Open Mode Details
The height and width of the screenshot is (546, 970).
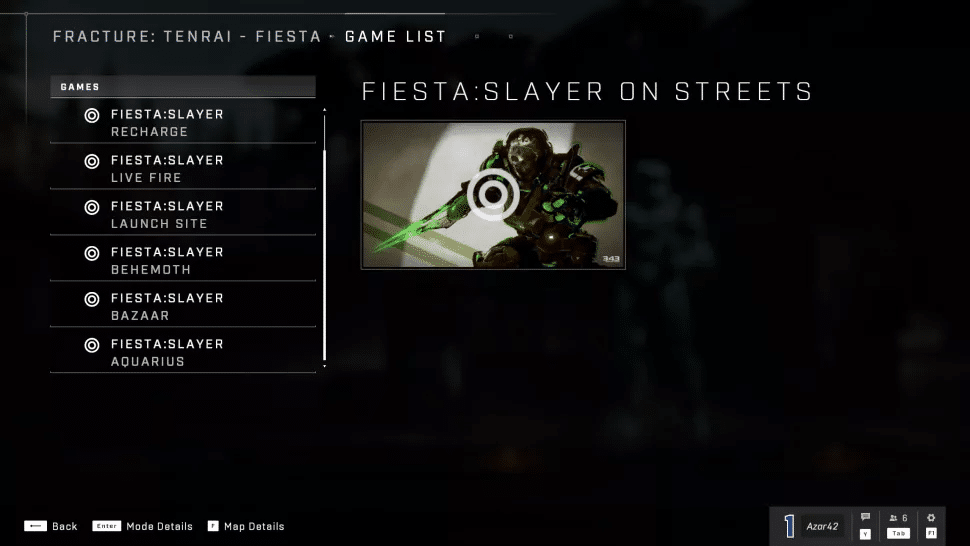pyautogui.click(x=143, y=526)
